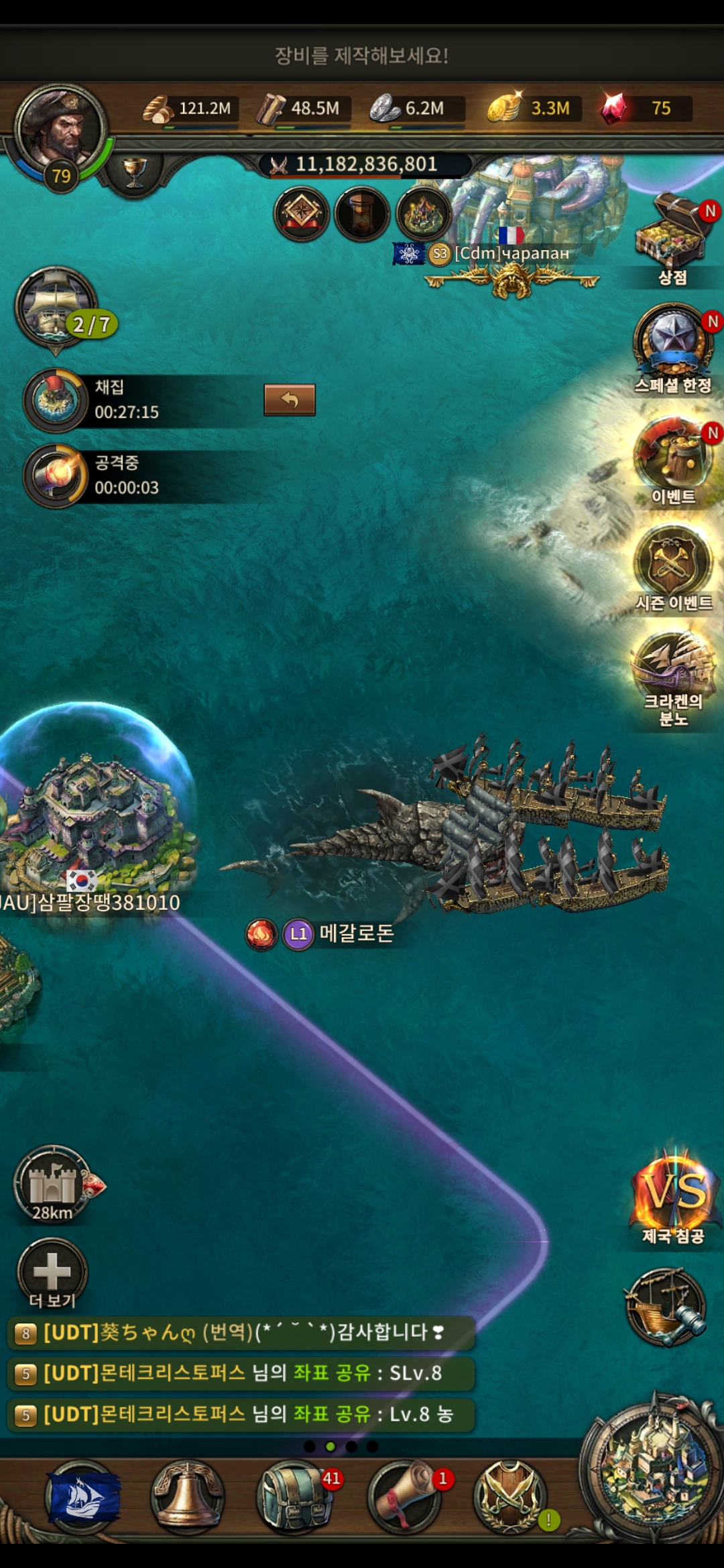Open the ship and hammer build icon

click(x=665, y=1307)
